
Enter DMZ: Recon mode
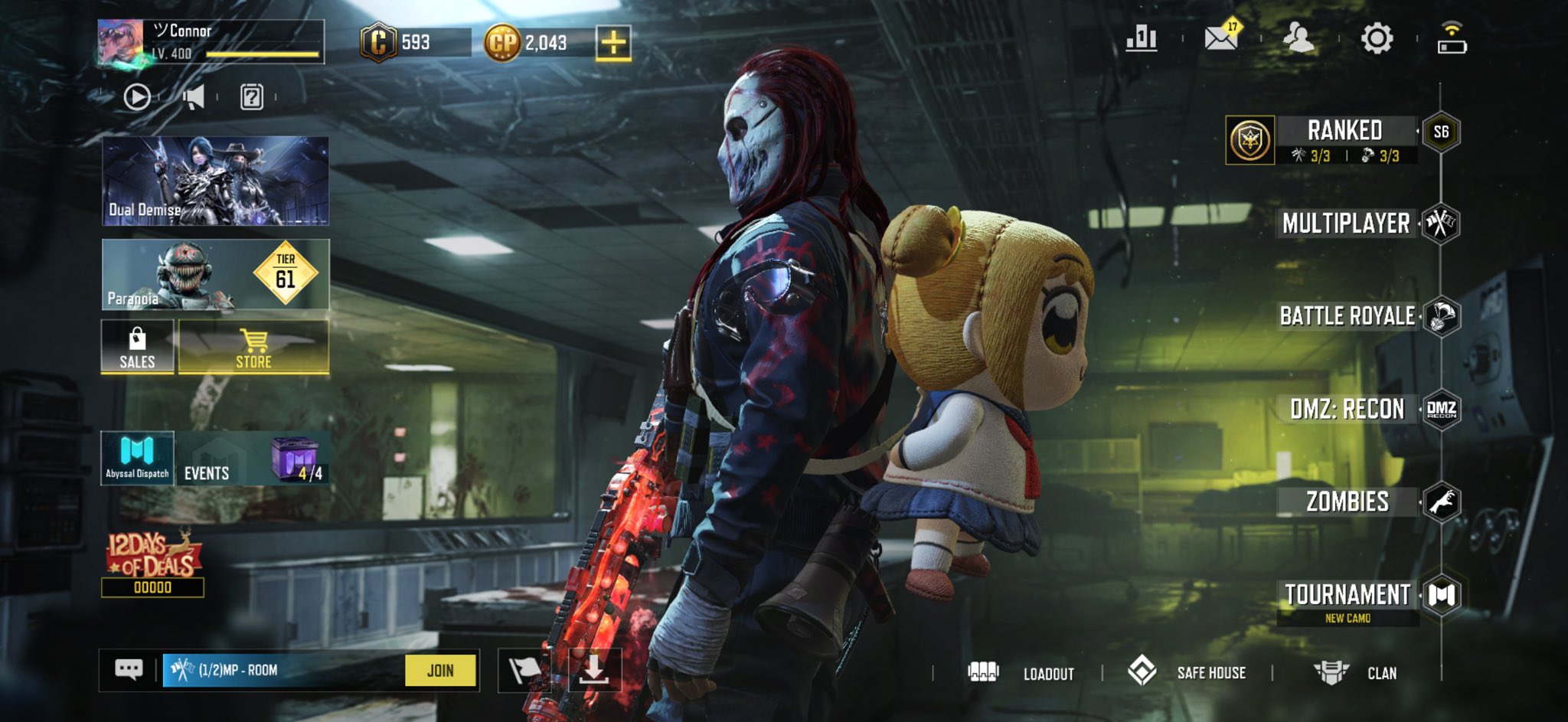pyautogui.click(x=1347, y=409)
